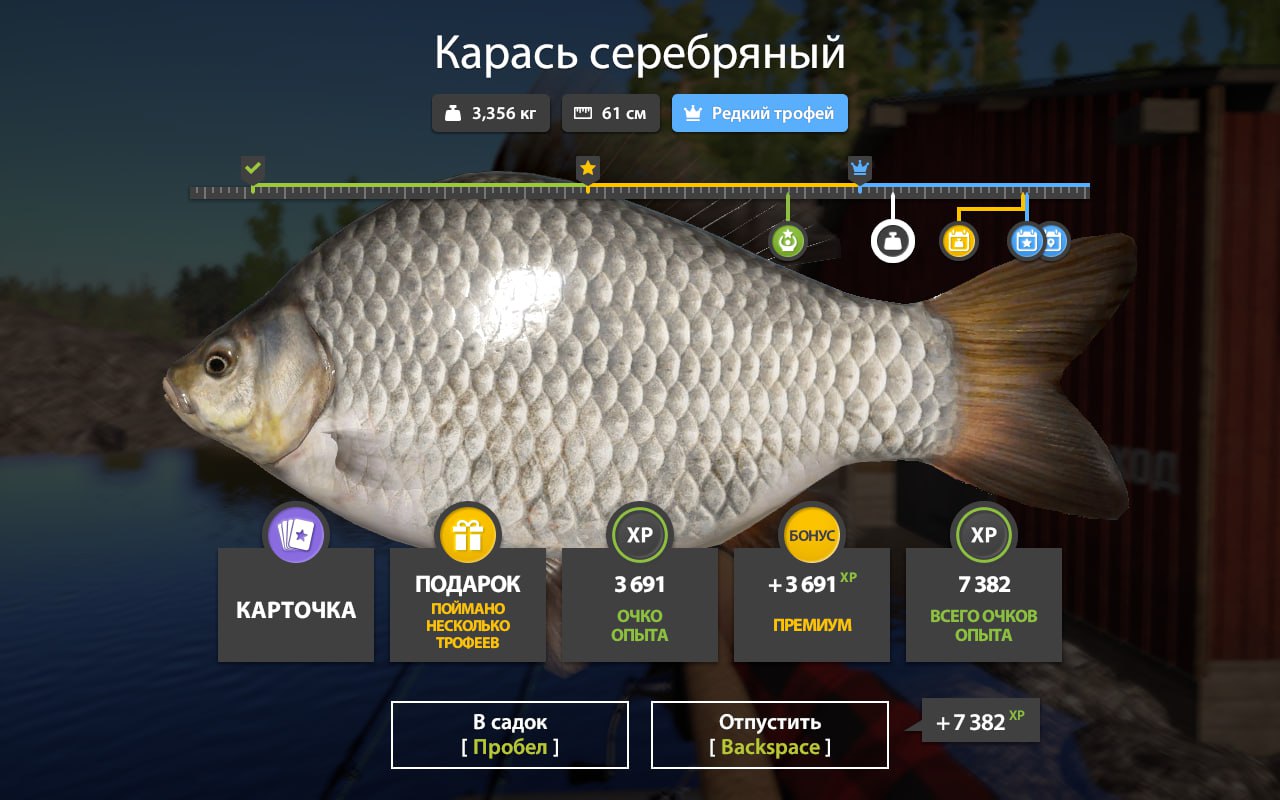
Task: Select the orange star marker above the ruler
Action: click(587, 168)
